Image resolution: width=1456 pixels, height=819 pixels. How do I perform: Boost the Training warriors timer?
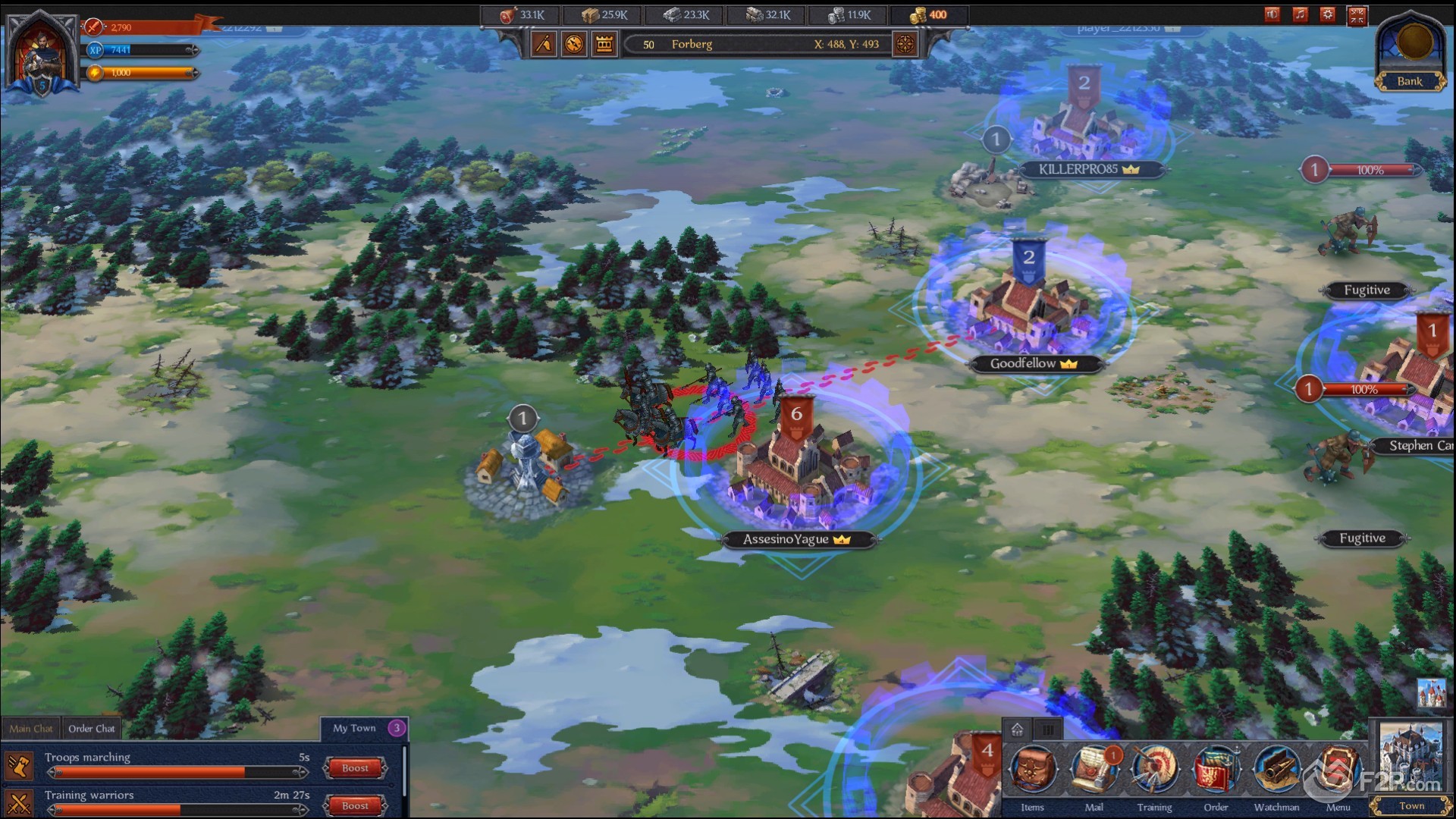(x=355, y=806)
